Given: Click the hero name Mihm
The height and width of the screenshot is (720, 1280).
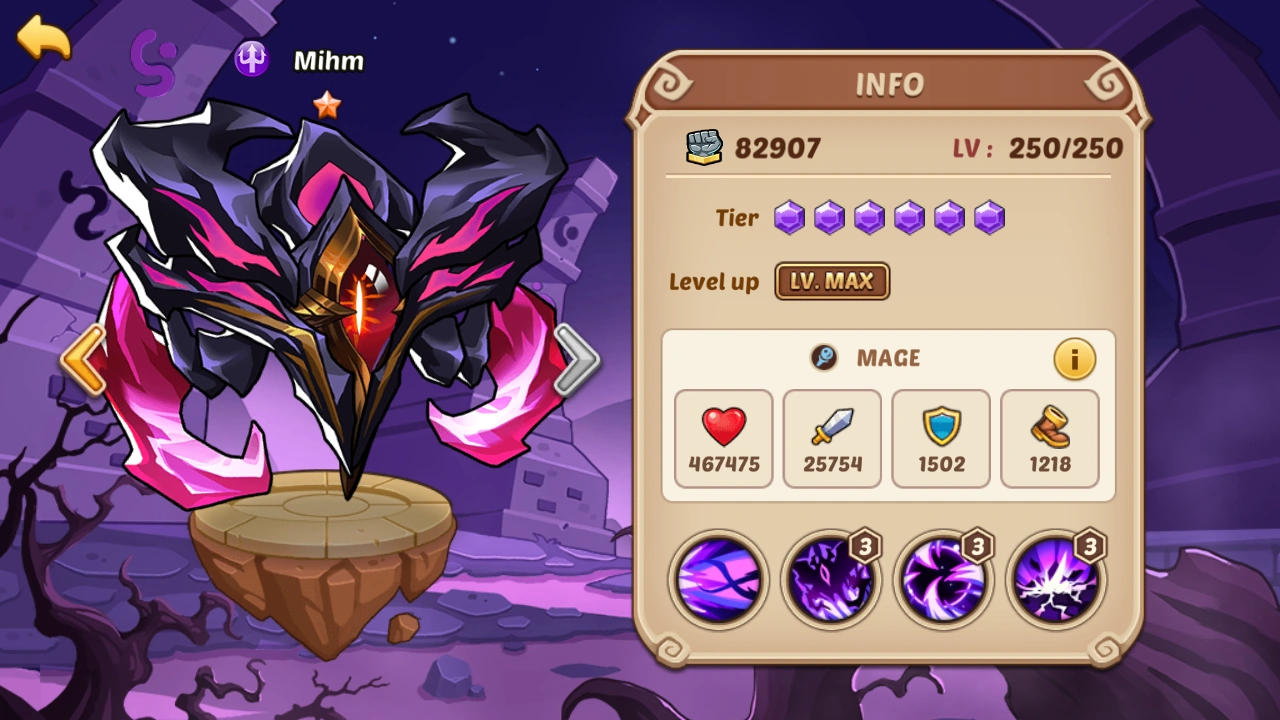Looking at the screenshot, I should 327,61.
